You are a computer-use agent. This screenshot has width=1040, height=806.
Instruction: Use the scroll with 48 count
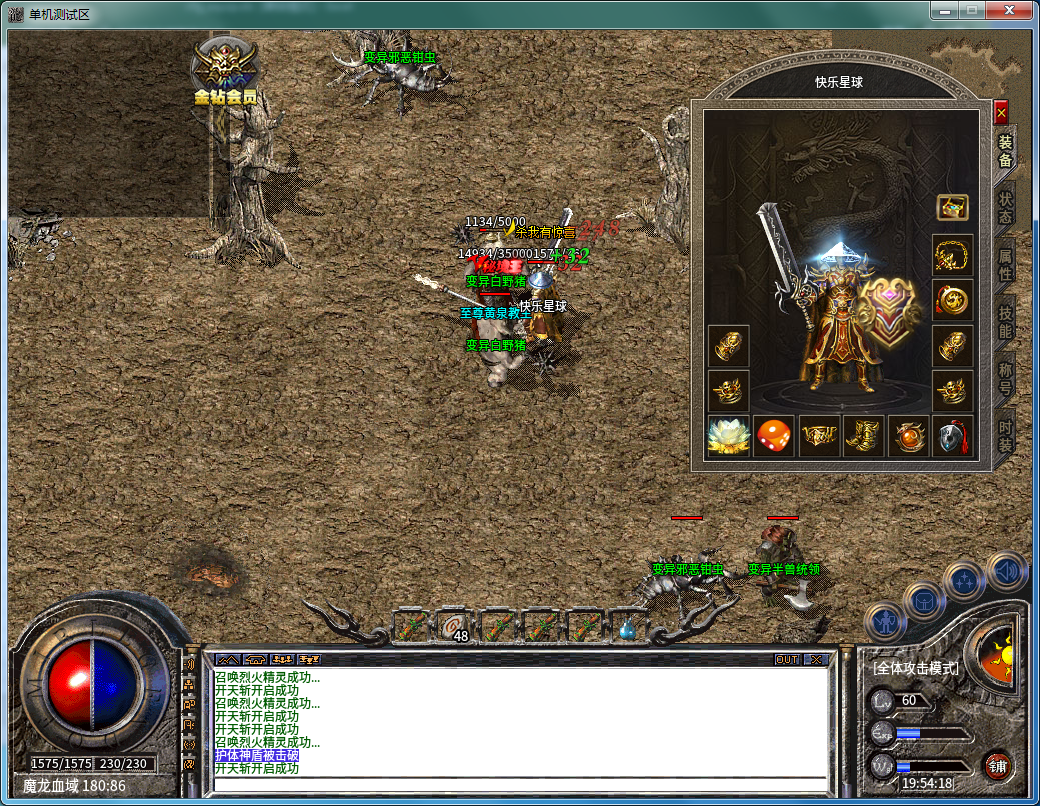pos(454,627)
